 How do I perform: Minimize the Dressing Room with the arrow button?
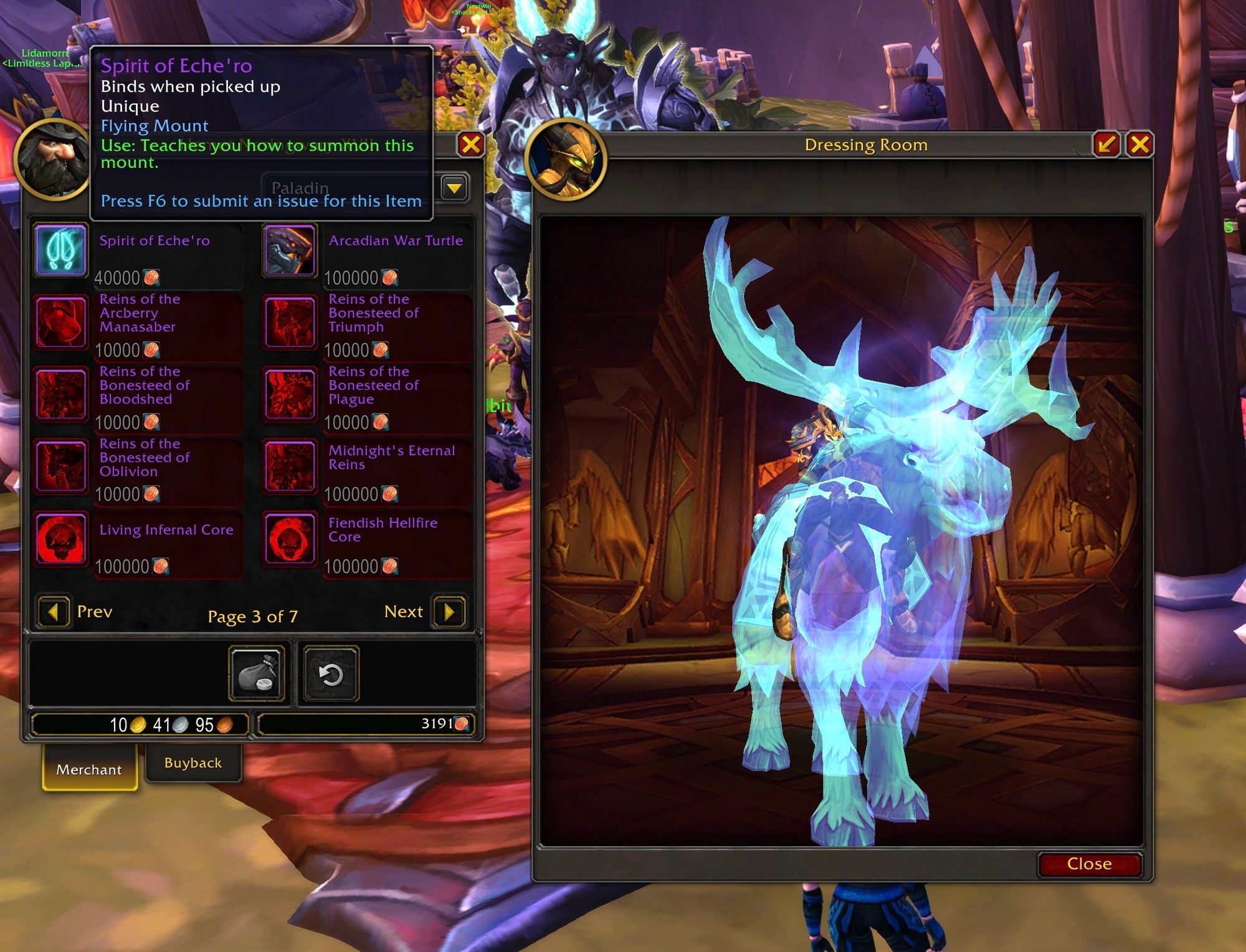pyautogui.click(x=1107, y=145)
